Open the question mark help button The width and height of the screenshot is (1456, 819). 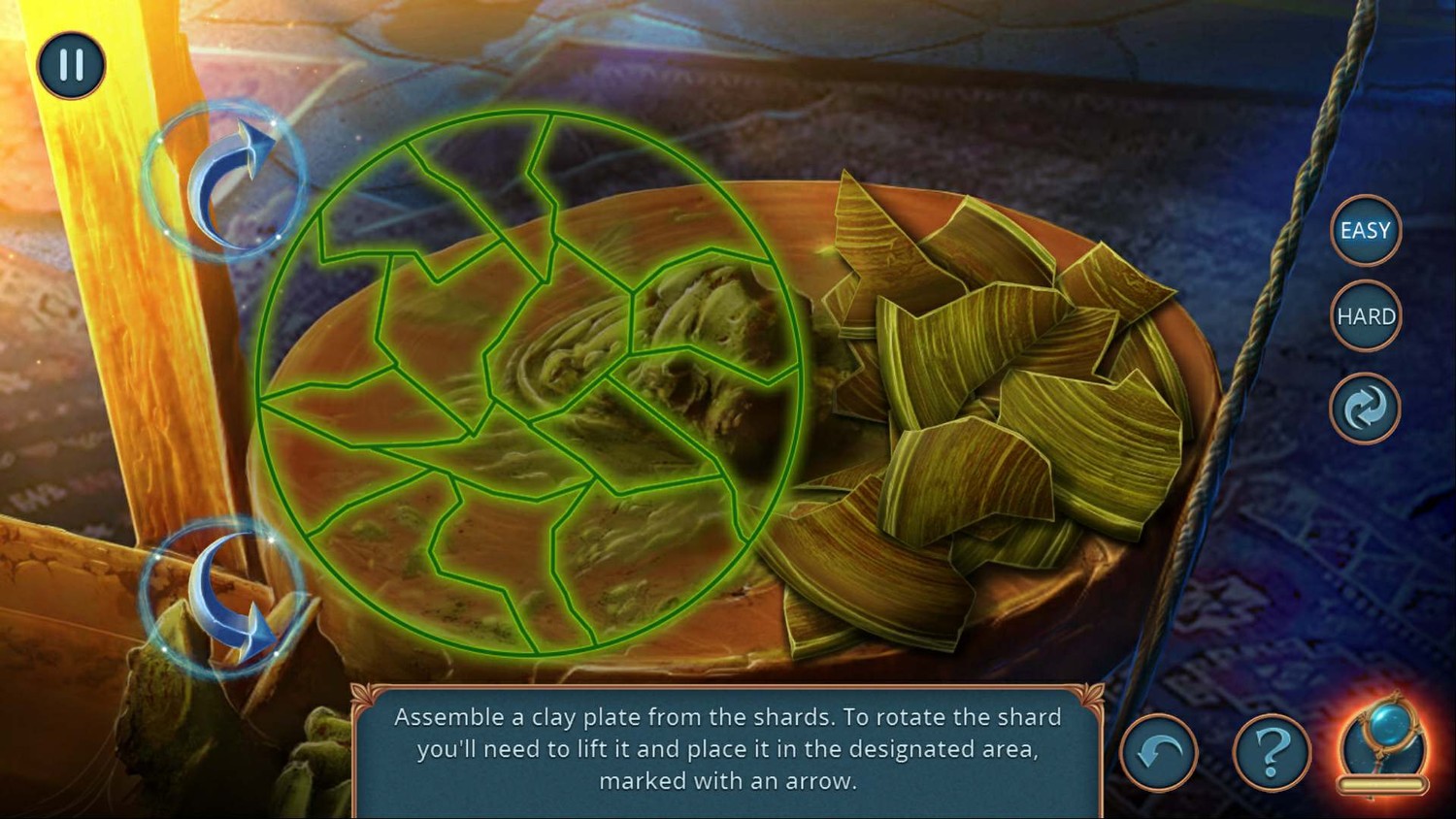pos(1272,751)
